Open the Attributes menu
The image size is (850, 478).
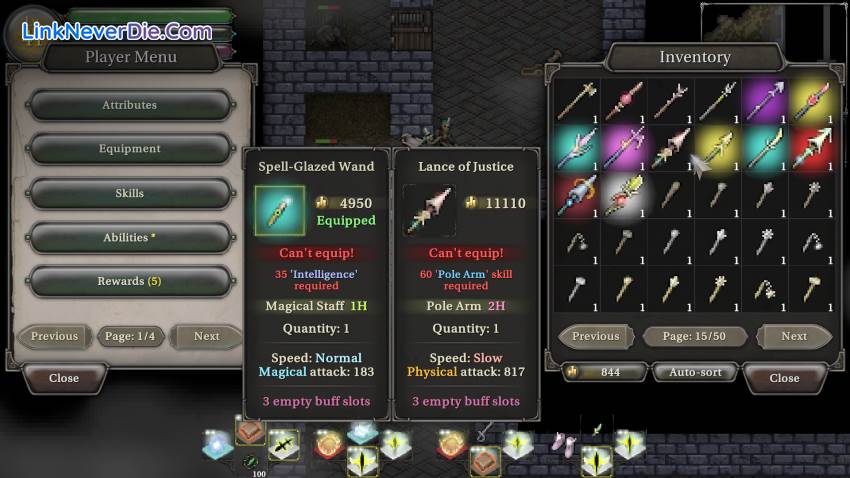pos(129,105)
